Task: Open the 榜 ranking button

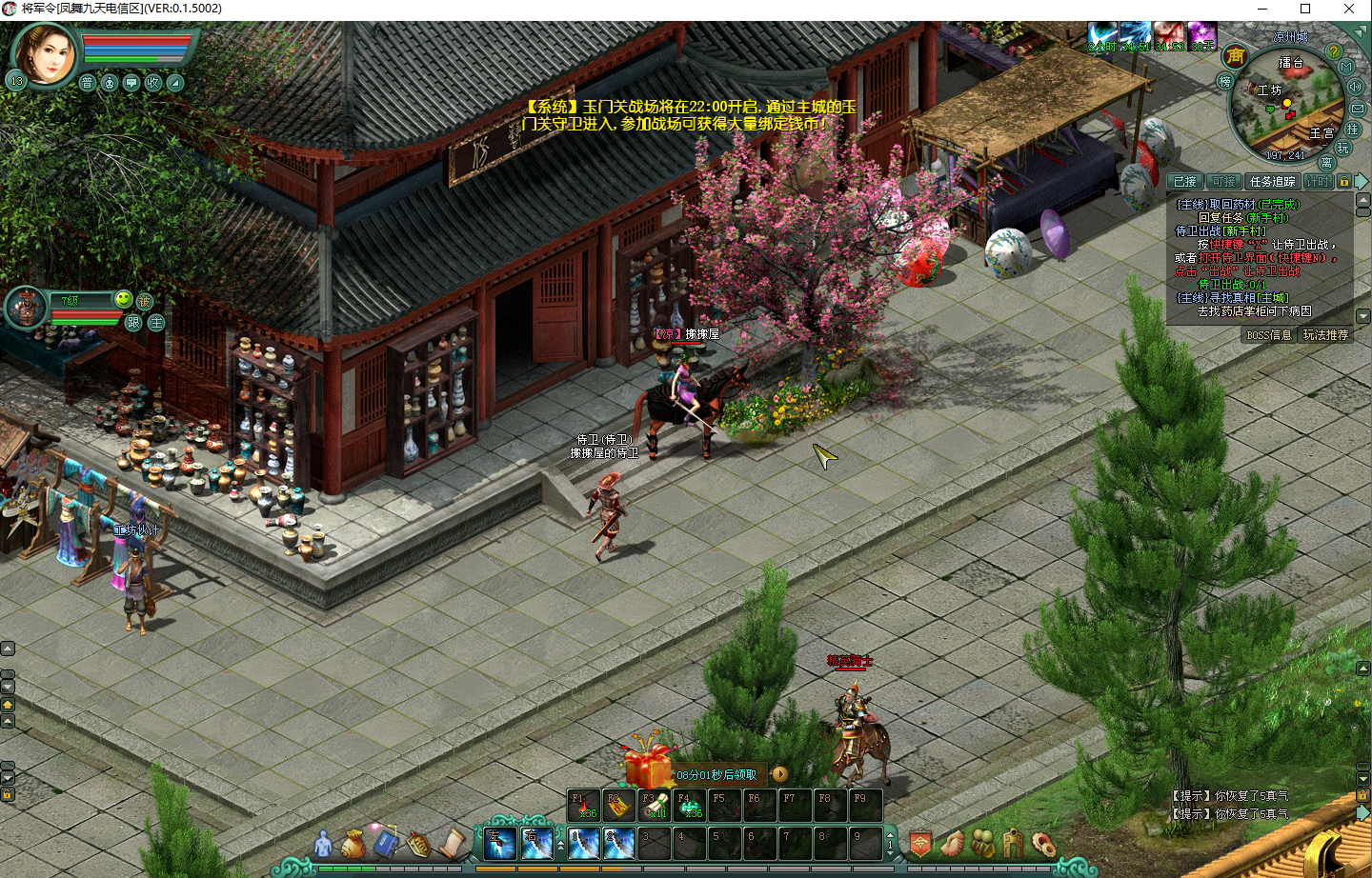Action: [x=1225, y=82]
